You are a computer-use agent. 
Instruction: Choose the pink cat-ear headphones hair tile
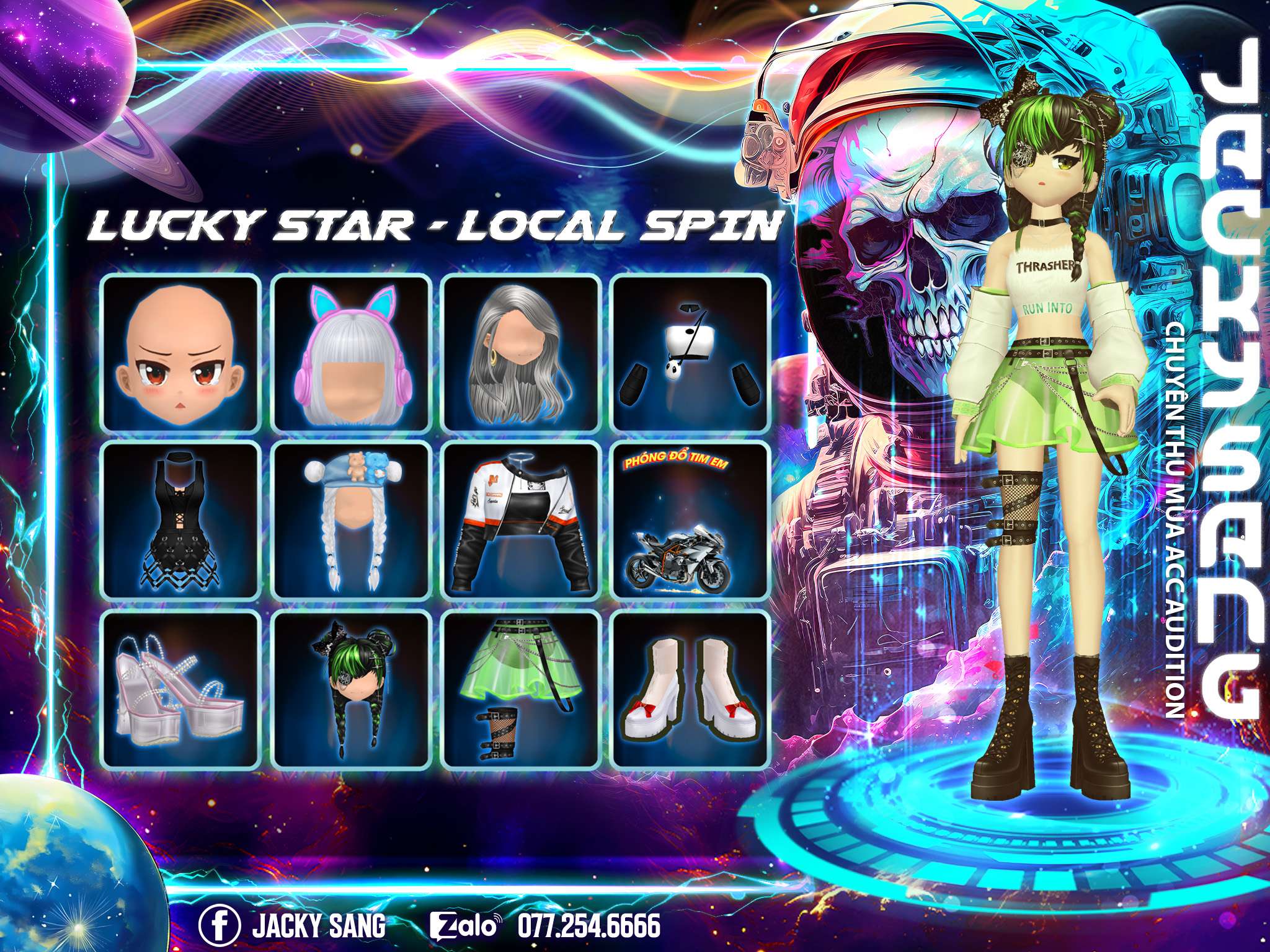[x=352, y=352]
